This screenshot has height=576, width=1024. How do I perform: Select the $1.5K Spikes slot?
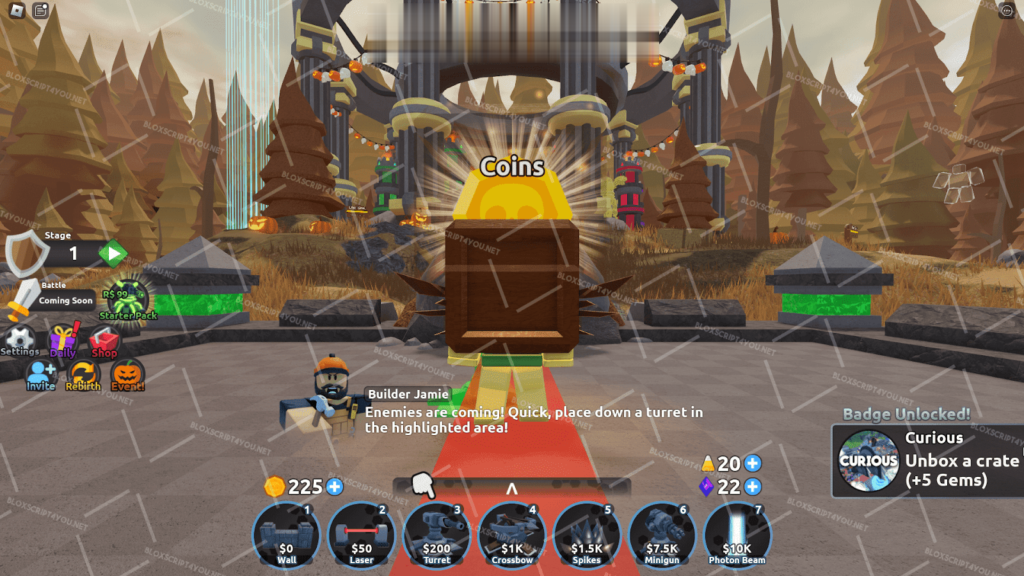[587, 535]
